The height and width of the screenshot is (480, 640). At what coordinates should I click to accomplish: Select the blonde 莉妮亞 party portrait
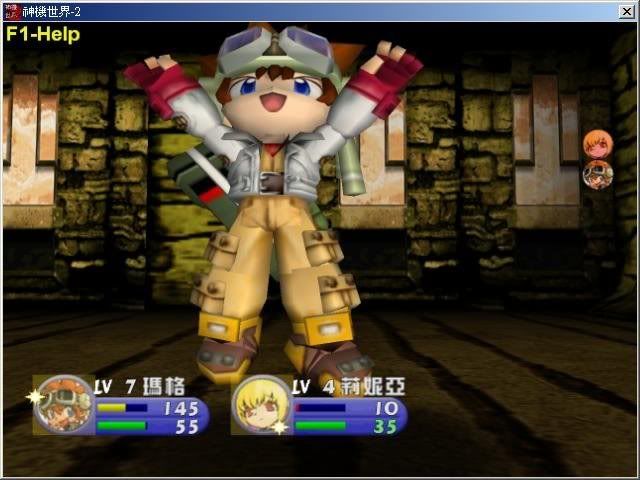coord(261,404)
